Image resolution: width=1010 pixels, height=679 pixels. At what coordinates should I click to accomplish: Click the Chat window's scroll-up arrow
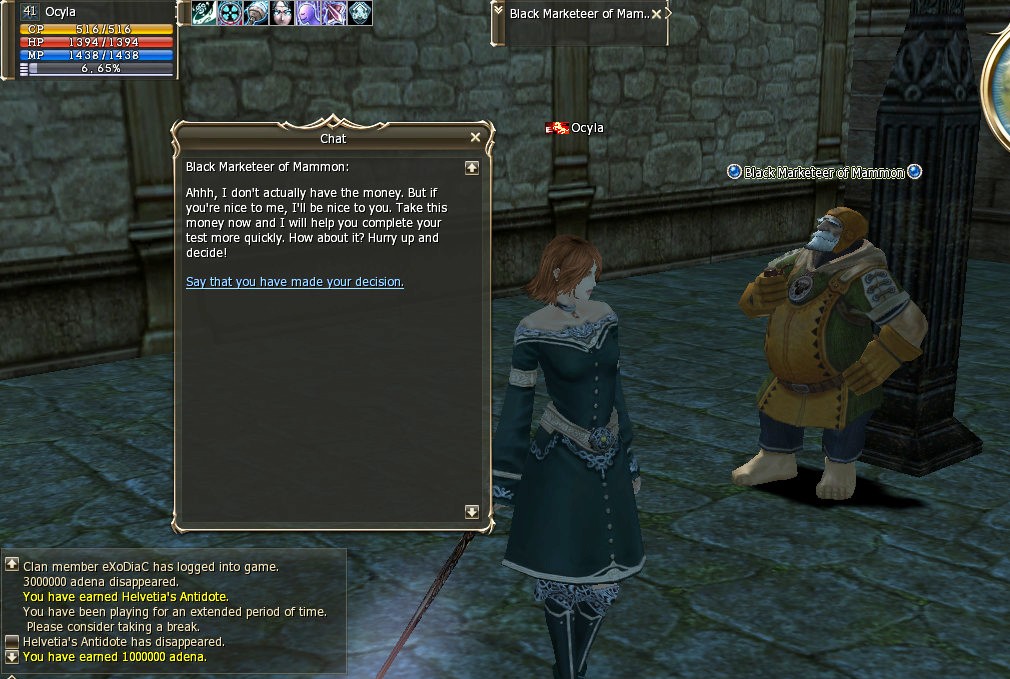point(472,168)
